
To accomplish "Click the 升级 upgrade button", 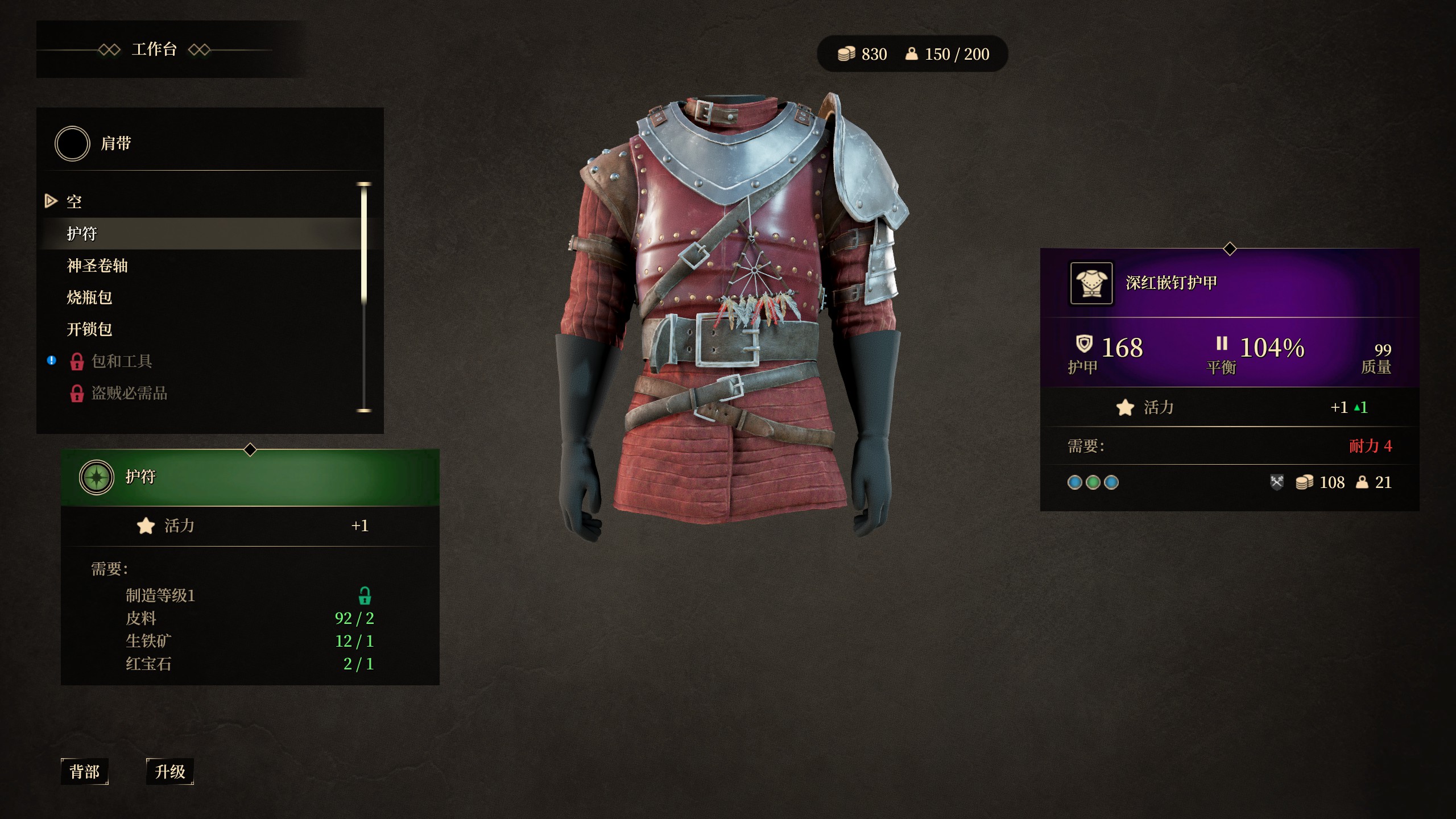I will pyautogui.click(x=170, y=772).
